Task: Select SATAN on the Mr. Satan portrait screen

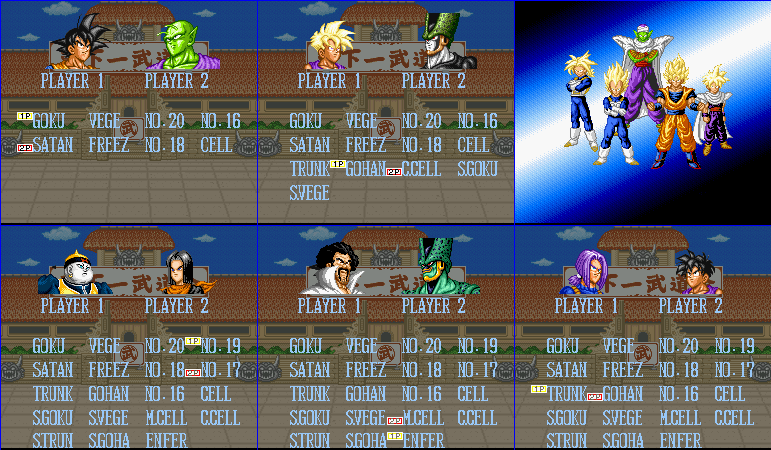Action: [309, 370]
